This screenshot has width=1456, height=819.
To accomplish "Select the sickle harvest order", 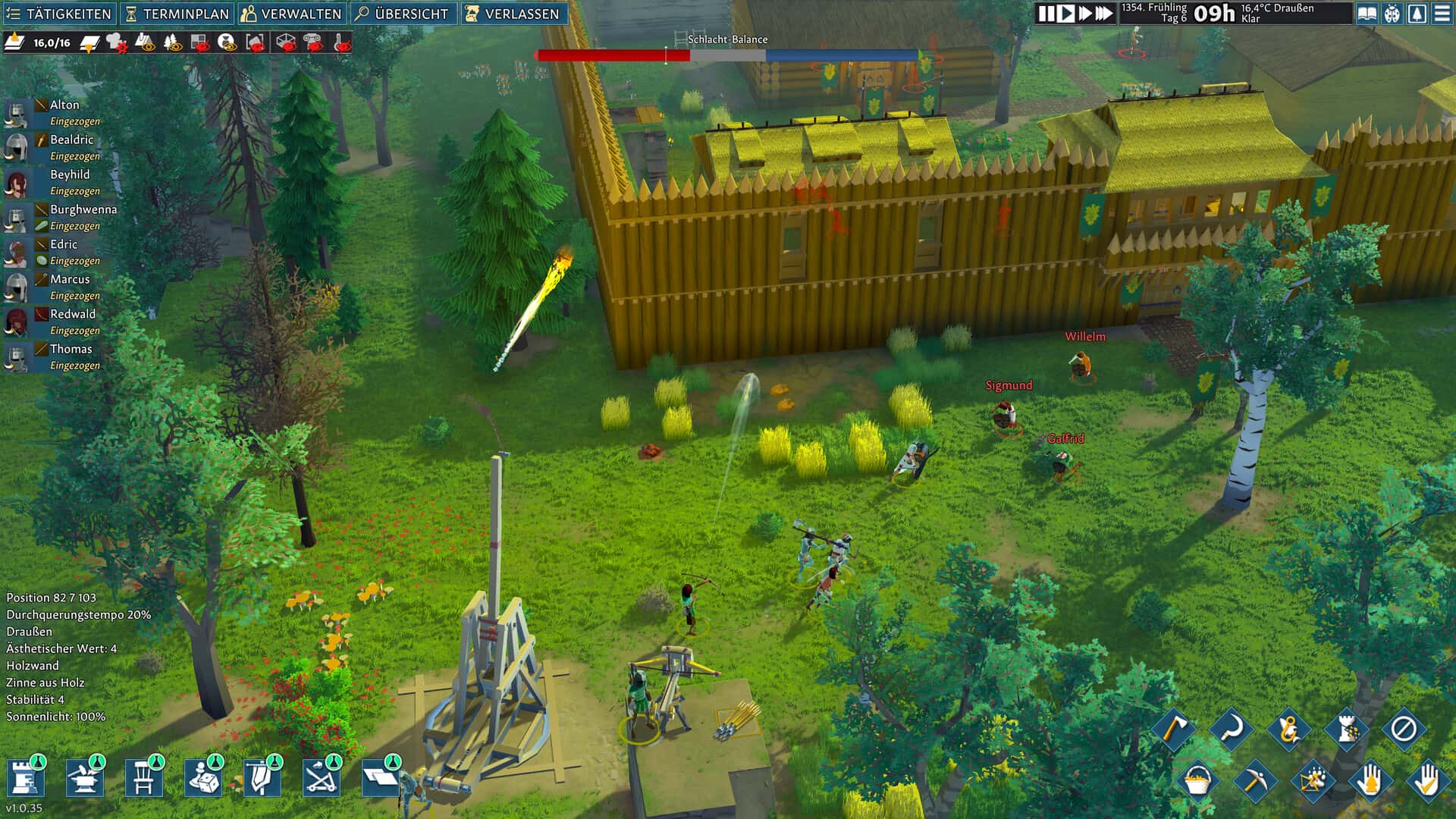I will click(1231, 729).
